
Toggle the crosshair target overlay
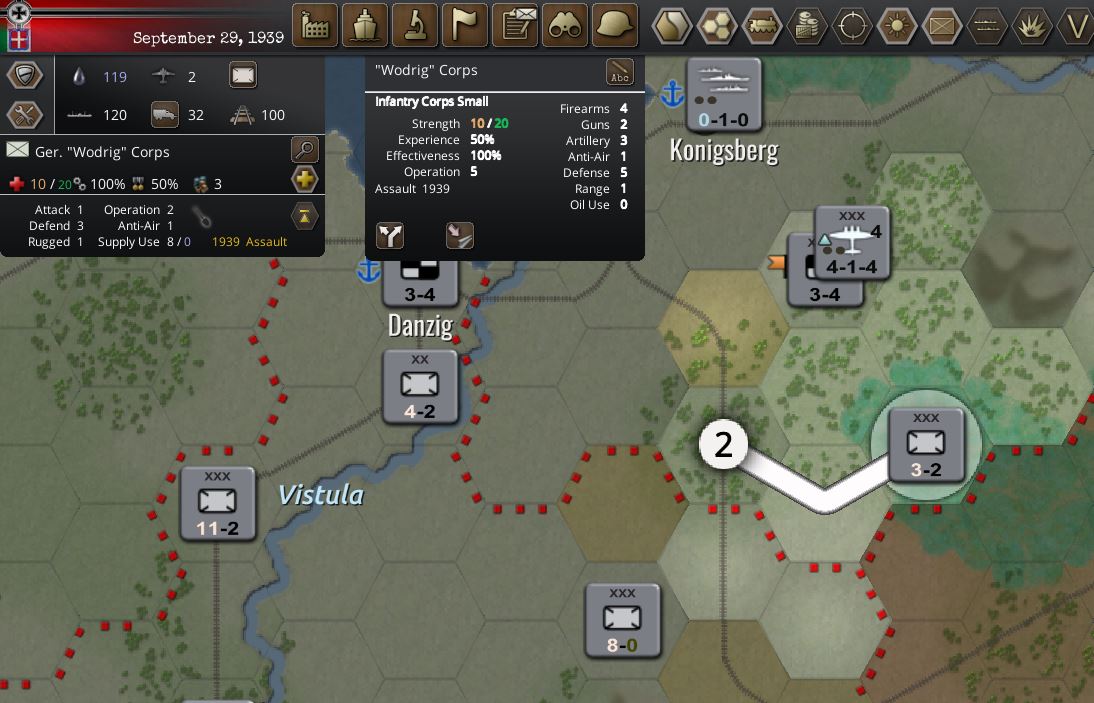(x=852, y=26)
